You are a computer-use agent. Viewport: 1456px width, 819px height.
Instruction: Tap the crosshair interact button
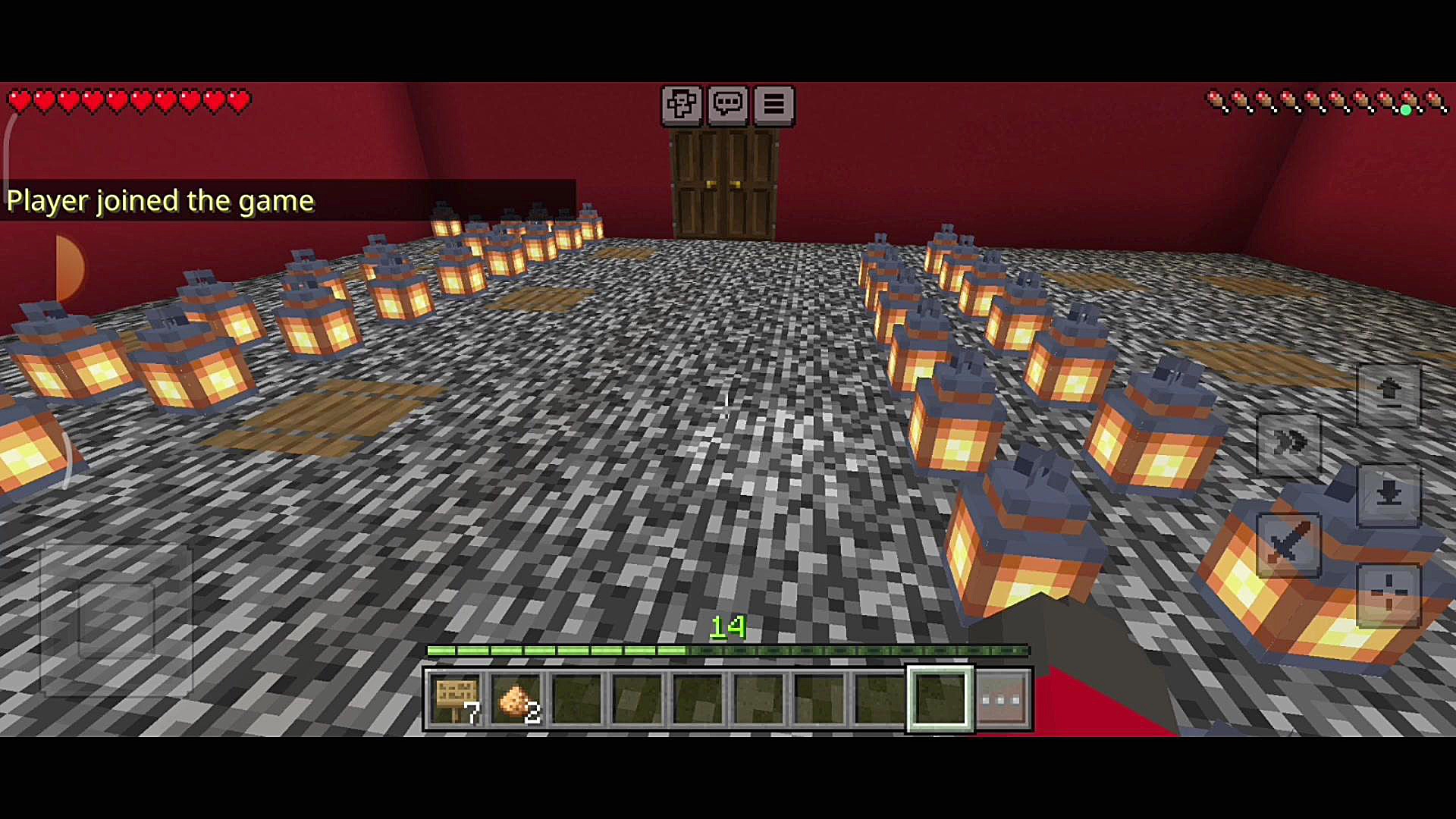pos(1389,595)
